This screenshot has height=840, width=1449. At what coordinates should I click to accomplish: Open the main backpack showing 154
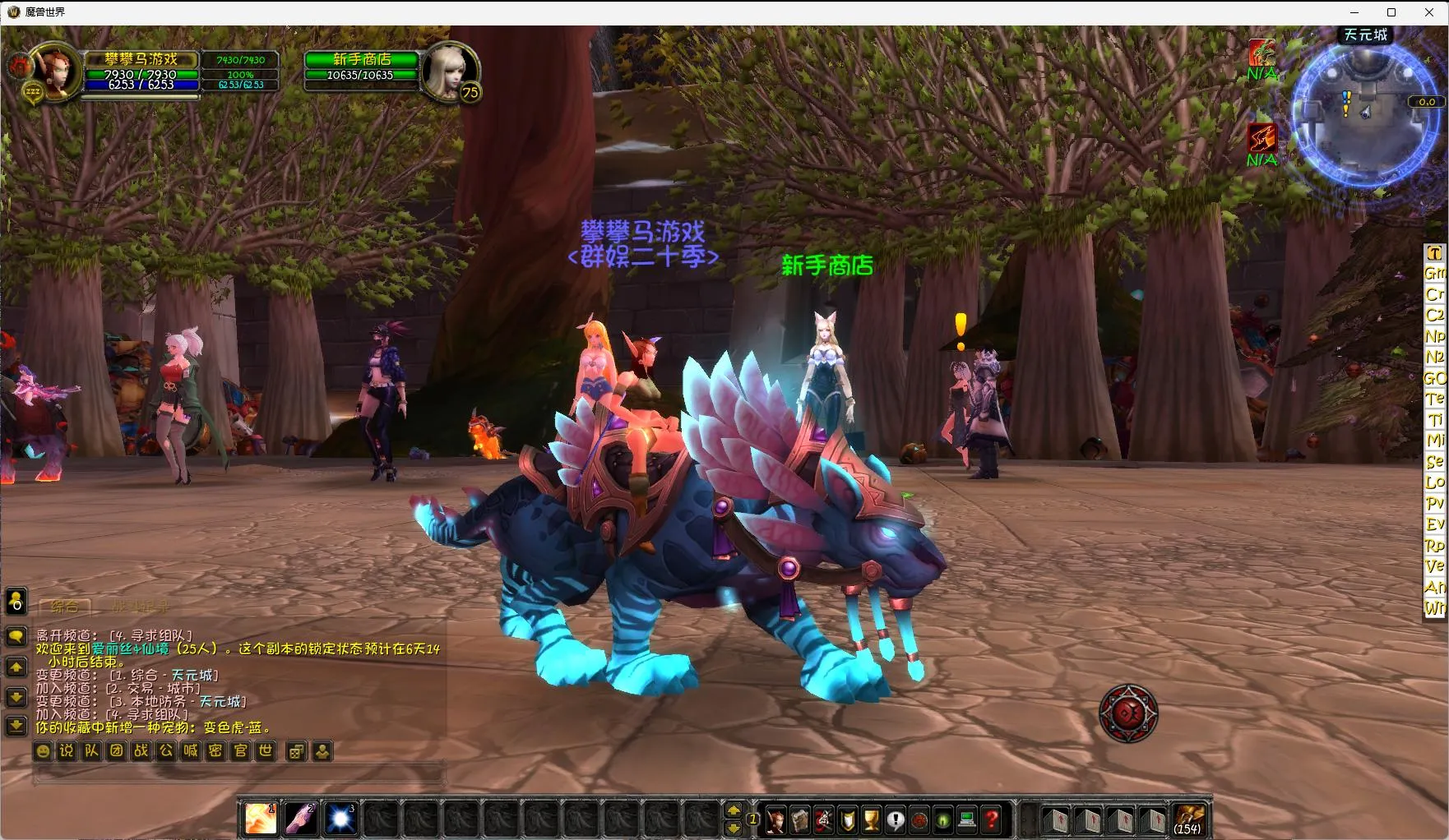tap(1187, 819)
